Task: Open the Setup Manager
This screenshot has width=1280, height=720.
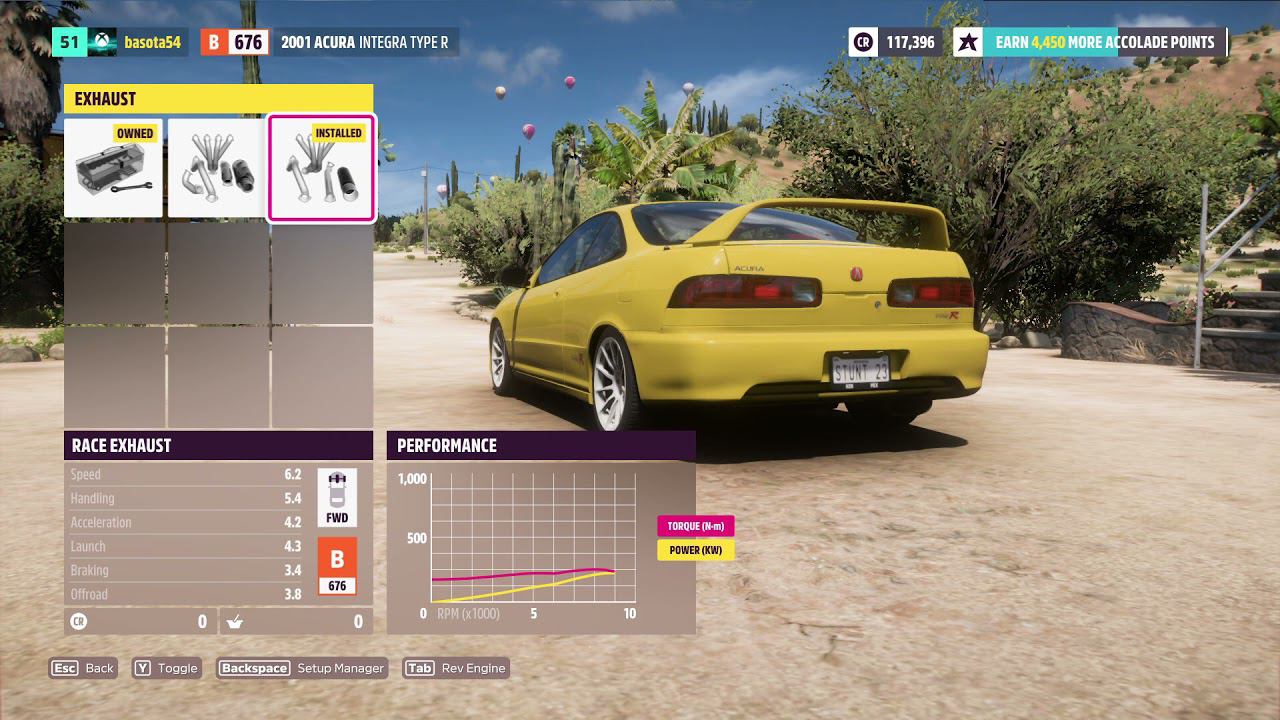Action: coord(302,668)
